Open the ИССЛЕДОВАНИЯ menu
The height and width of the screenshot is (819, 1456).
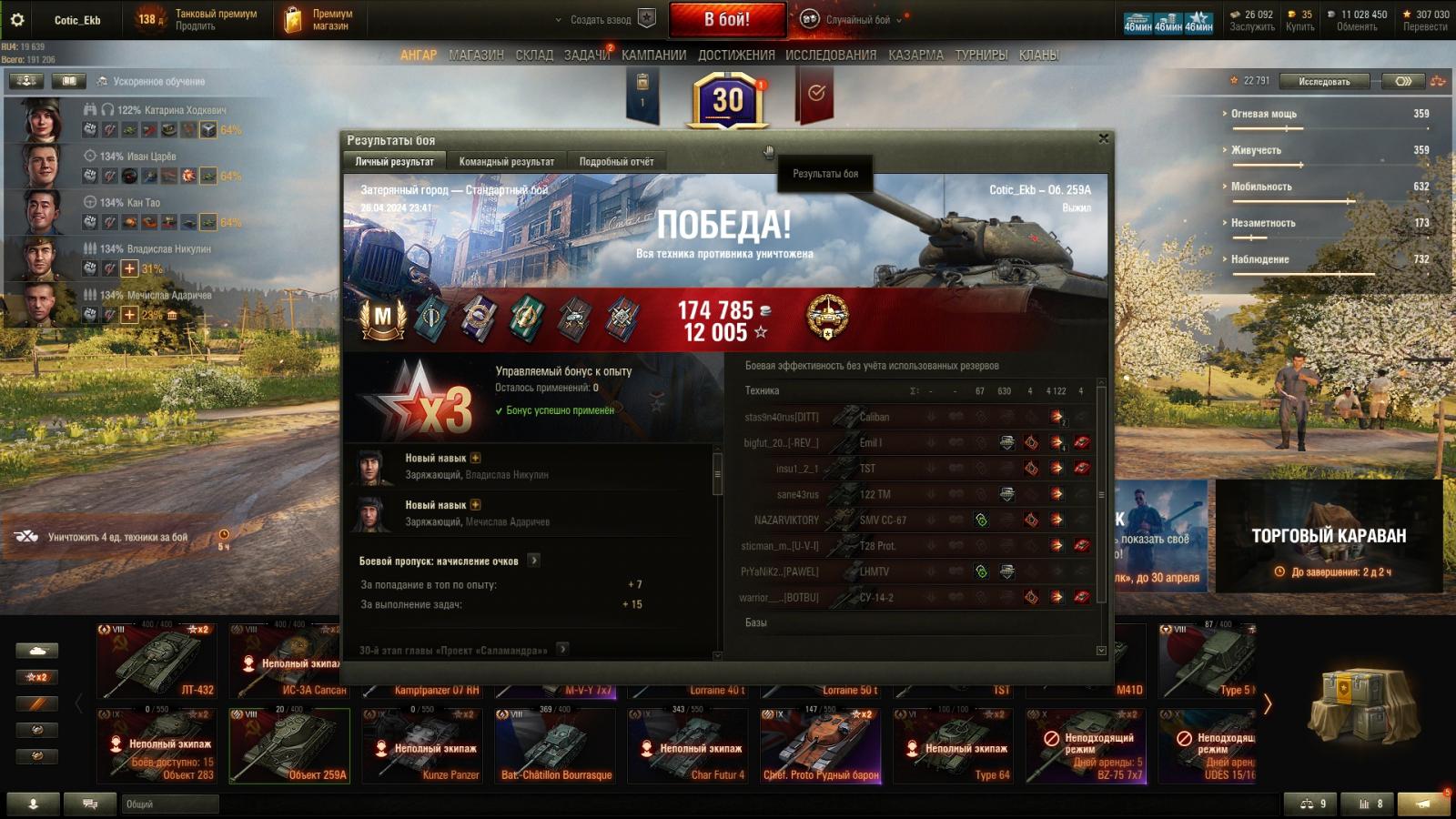click(x=830, y=56)
